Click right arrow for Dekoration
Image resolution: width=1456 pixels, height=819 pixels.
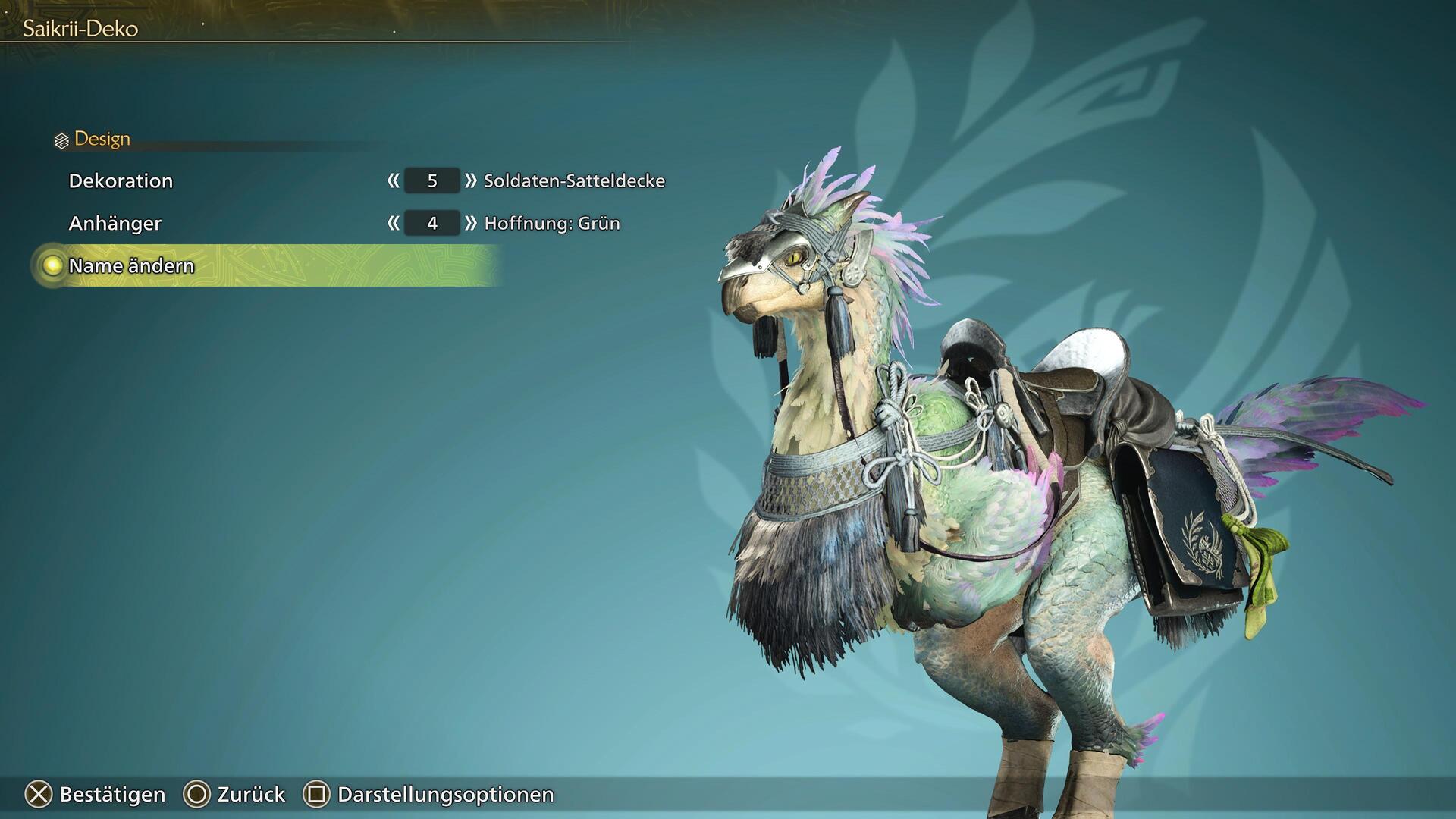click(x=471, y=181)
